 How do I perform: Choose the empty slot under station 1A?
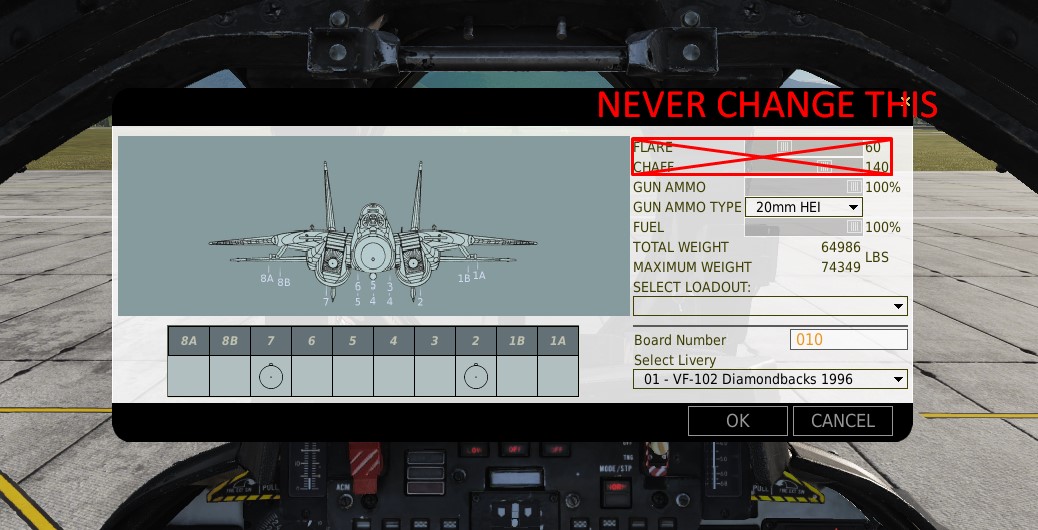click(x=558, y=377)
